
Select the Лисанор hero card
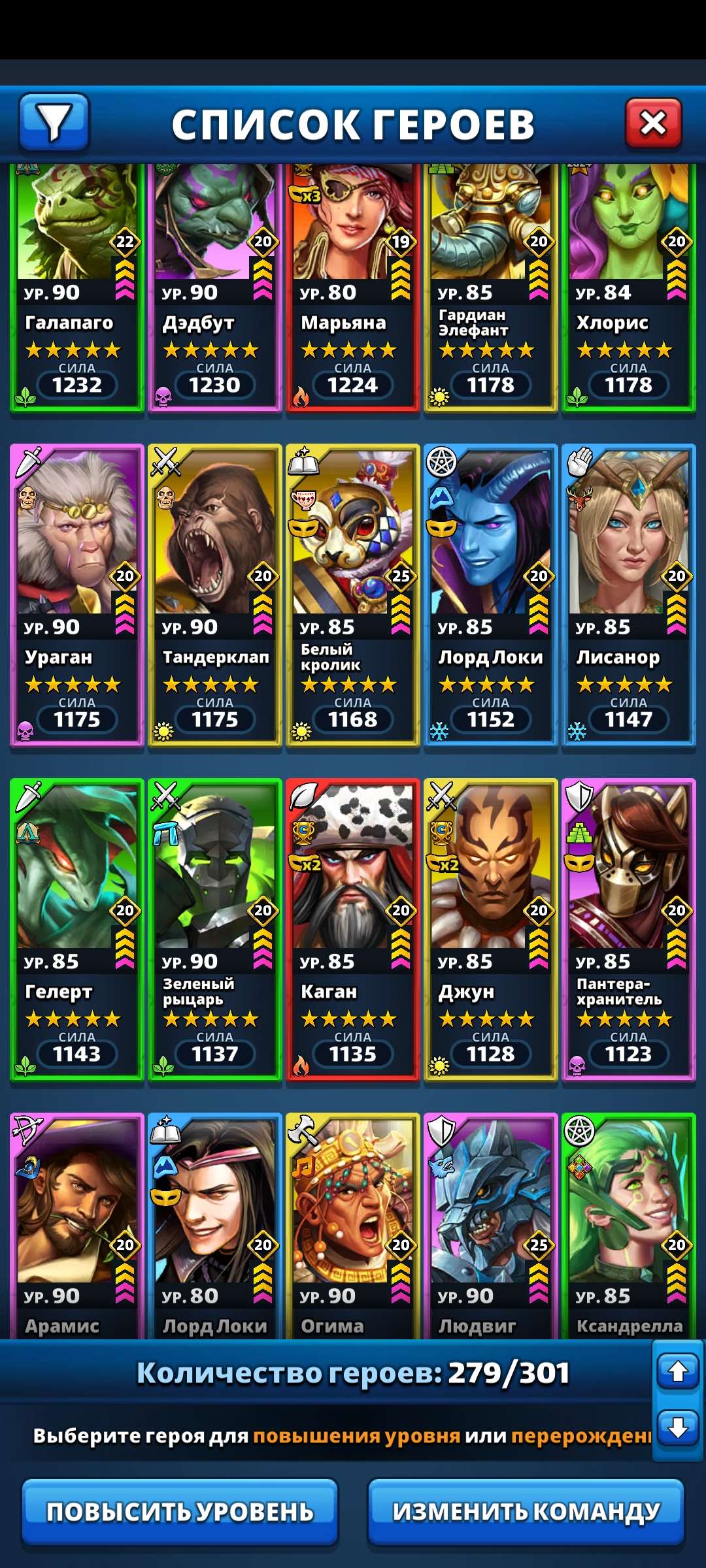tap(629, 595)
